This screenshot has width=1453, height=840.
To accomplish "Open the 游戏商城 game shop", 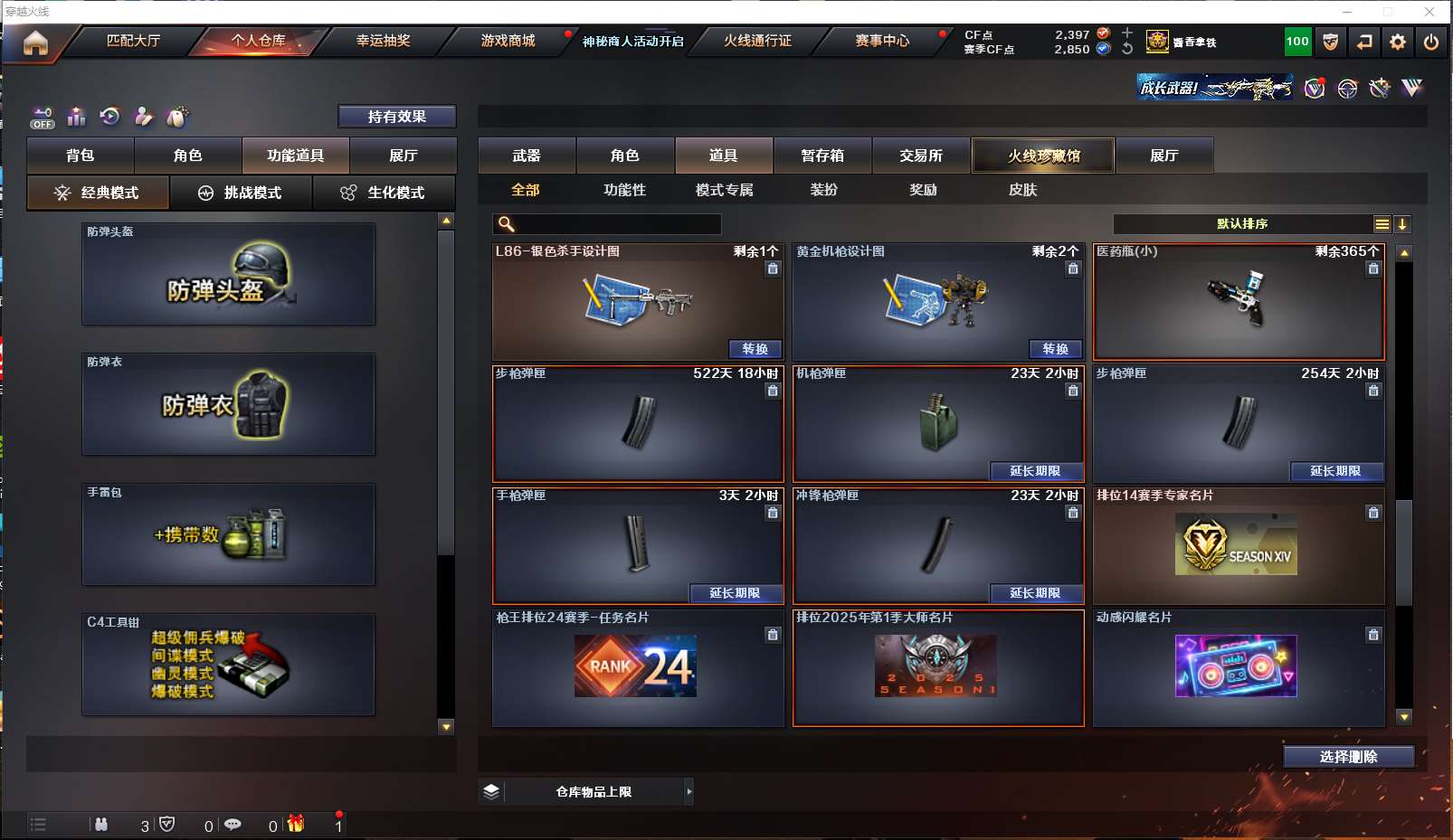I will 508,41.
